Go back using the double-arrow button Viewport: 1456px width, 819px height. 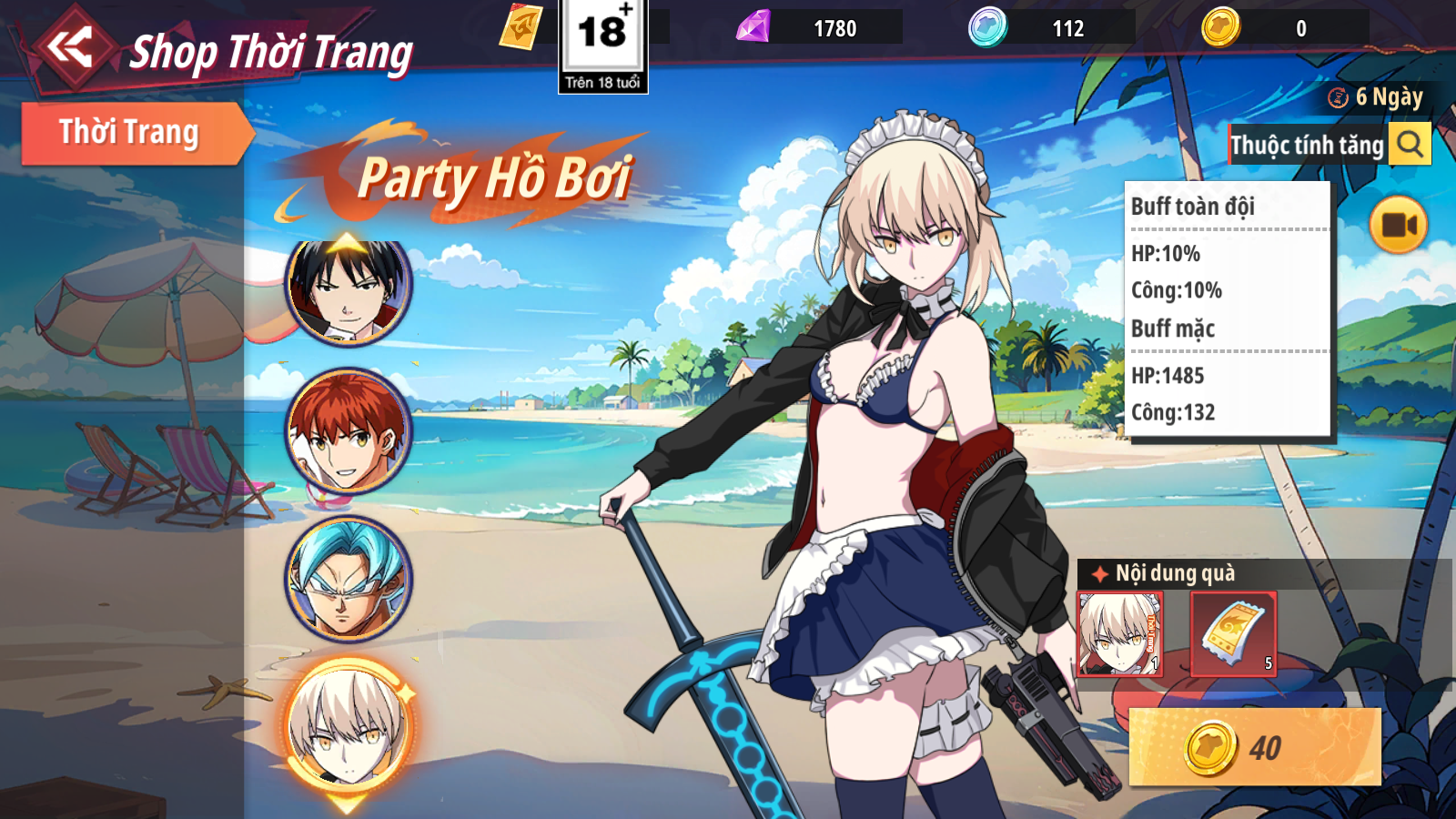click(71, 46)
